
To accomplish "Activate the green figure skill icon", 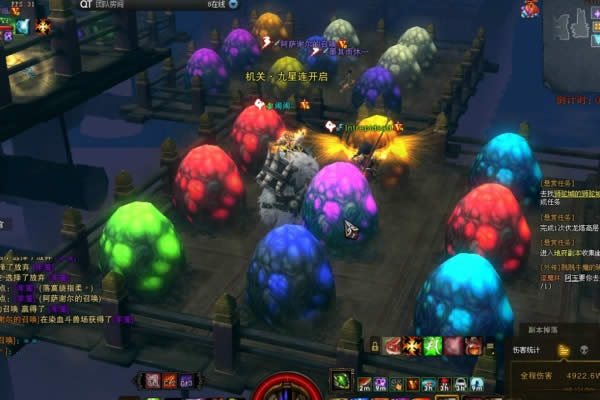I will 433,345.
